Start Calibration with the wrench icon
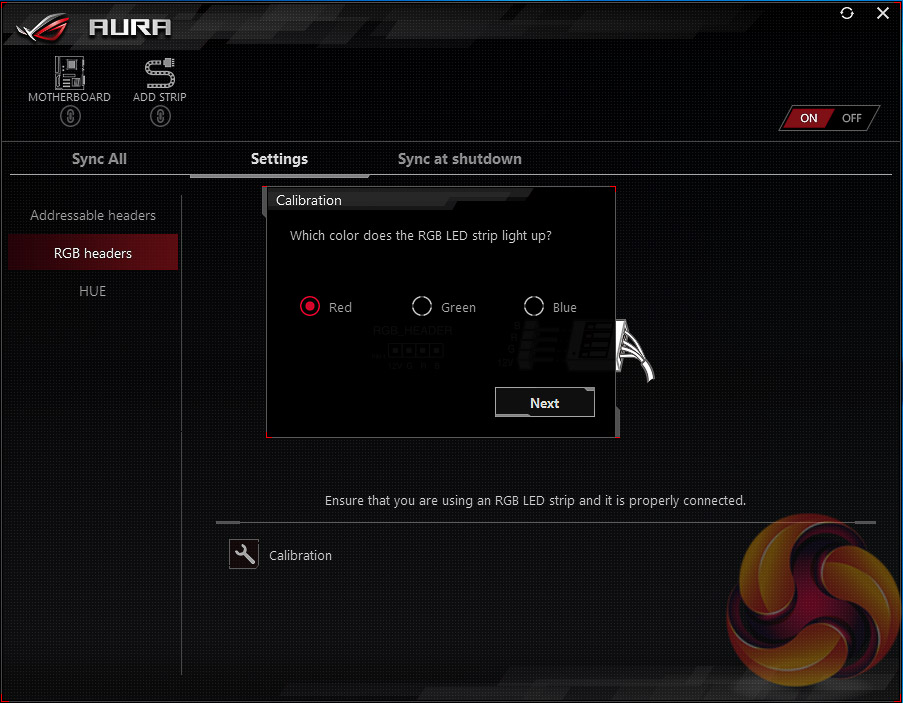Image resolution: width=903 pixels, height=703 pixels. (x=244, y=555)
